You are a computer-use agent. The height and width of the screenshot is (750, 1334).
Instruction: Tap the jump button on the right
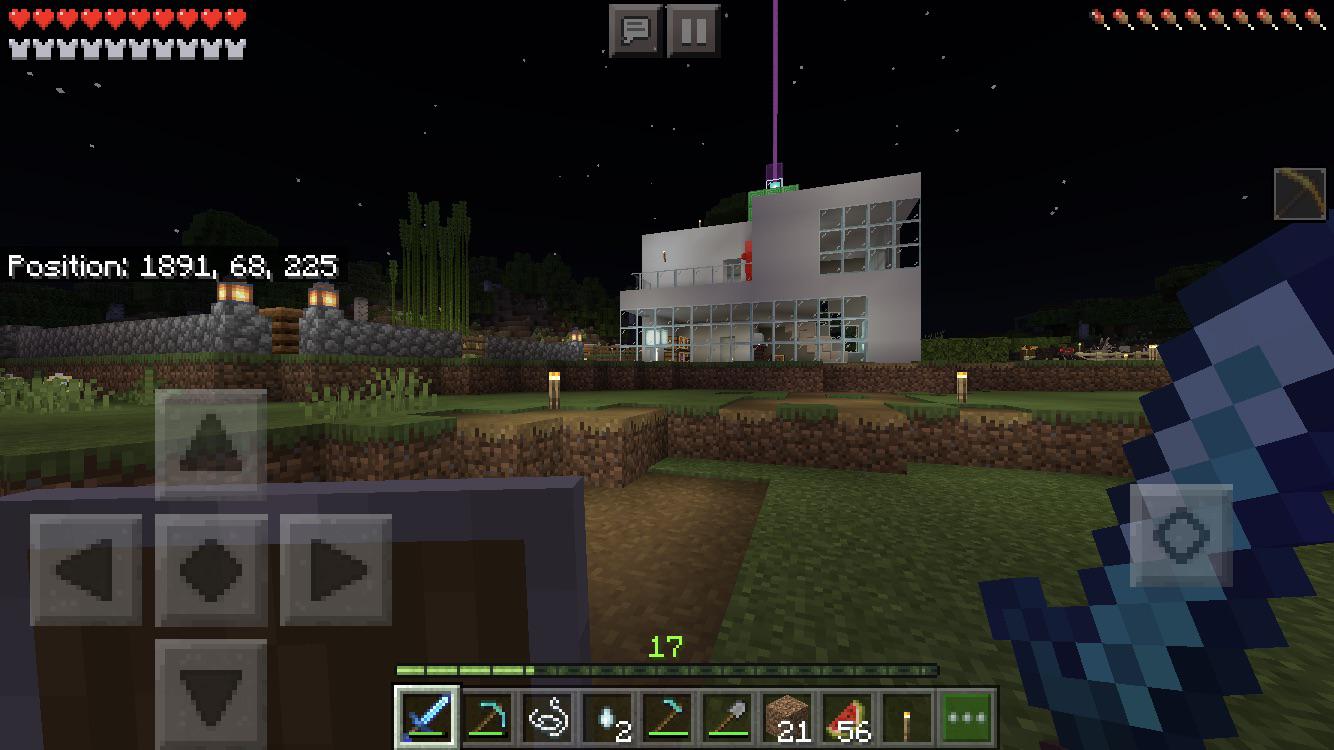(x=1183, y=534)
